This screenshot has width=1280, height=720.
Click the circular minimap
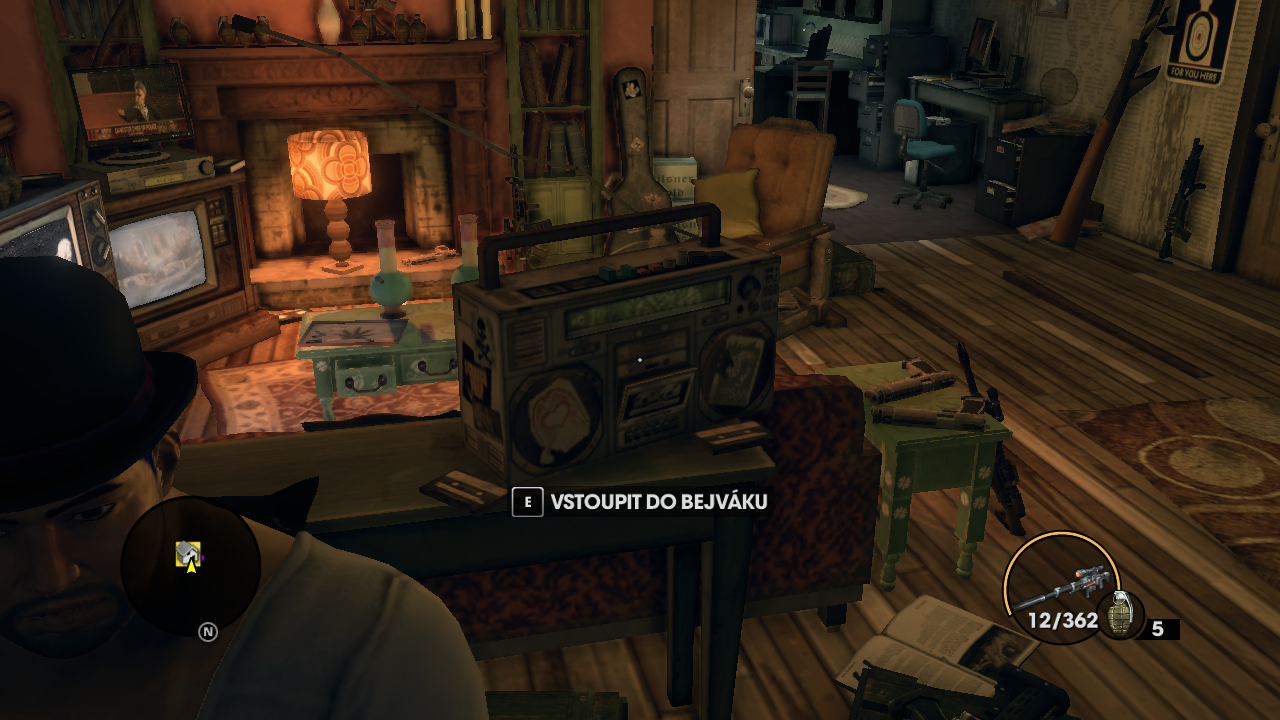[190, 567]
